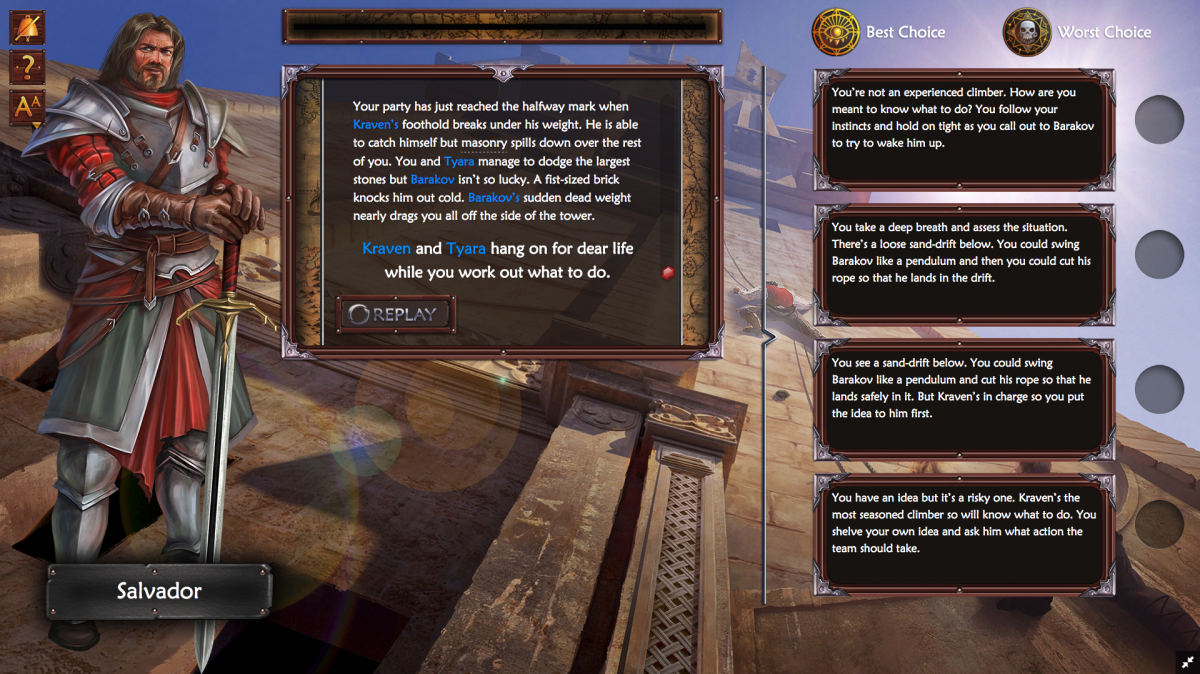This screenshot has height=674, width=1200.
Task: Toggle fullscreen with the corner arrows icon
Action: (1187, 662)
